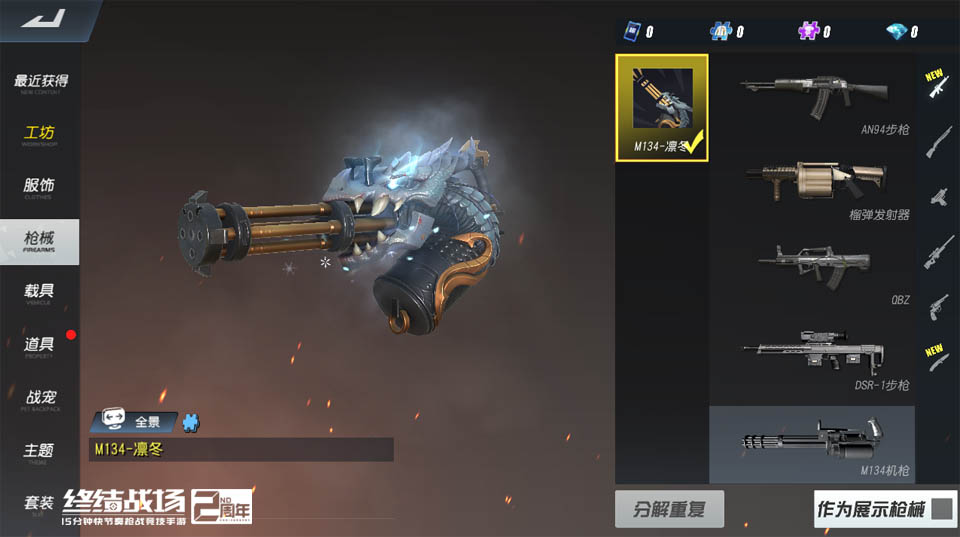960x537 pixels.
Task: Click the 分解重复 dismantle duplicates button
Action: (669, 509)
